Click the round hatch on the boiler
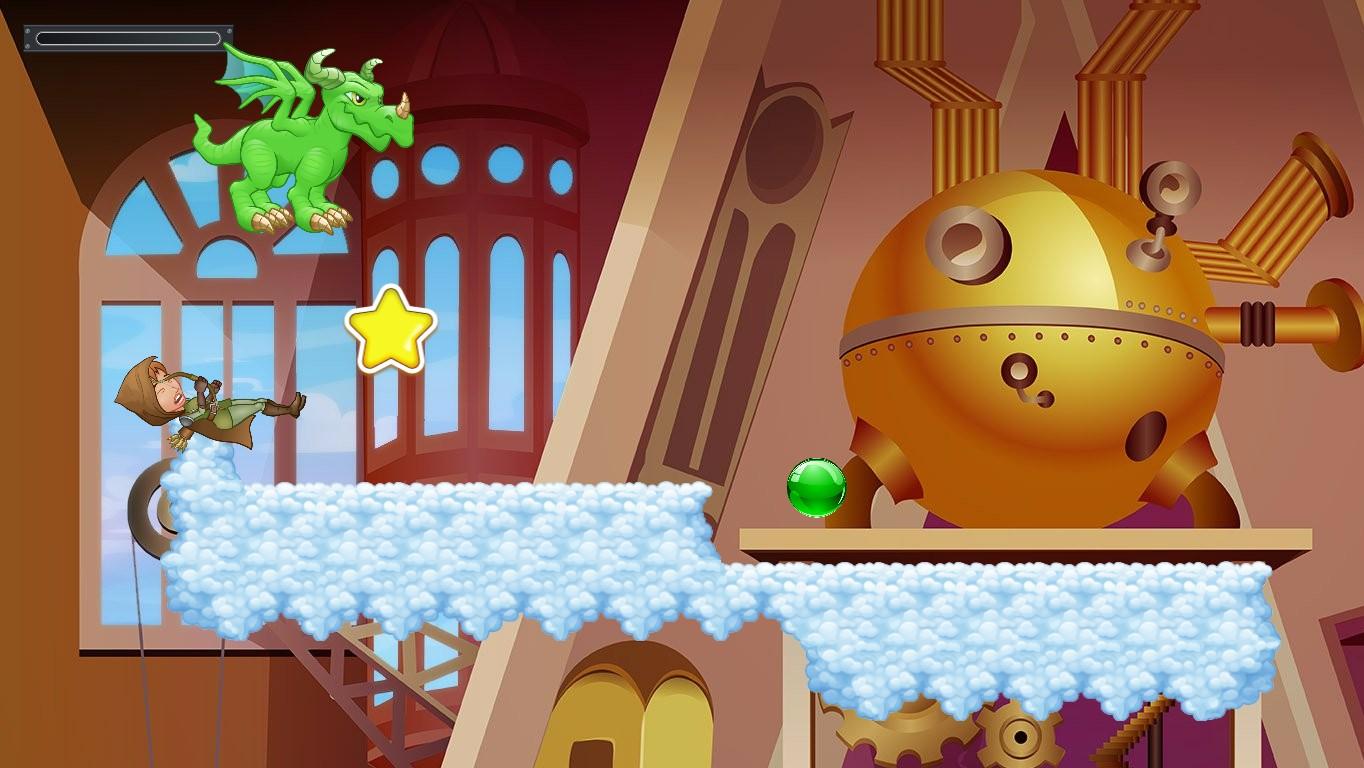This screenshot has height=768, width=1364. click(965, 240)
